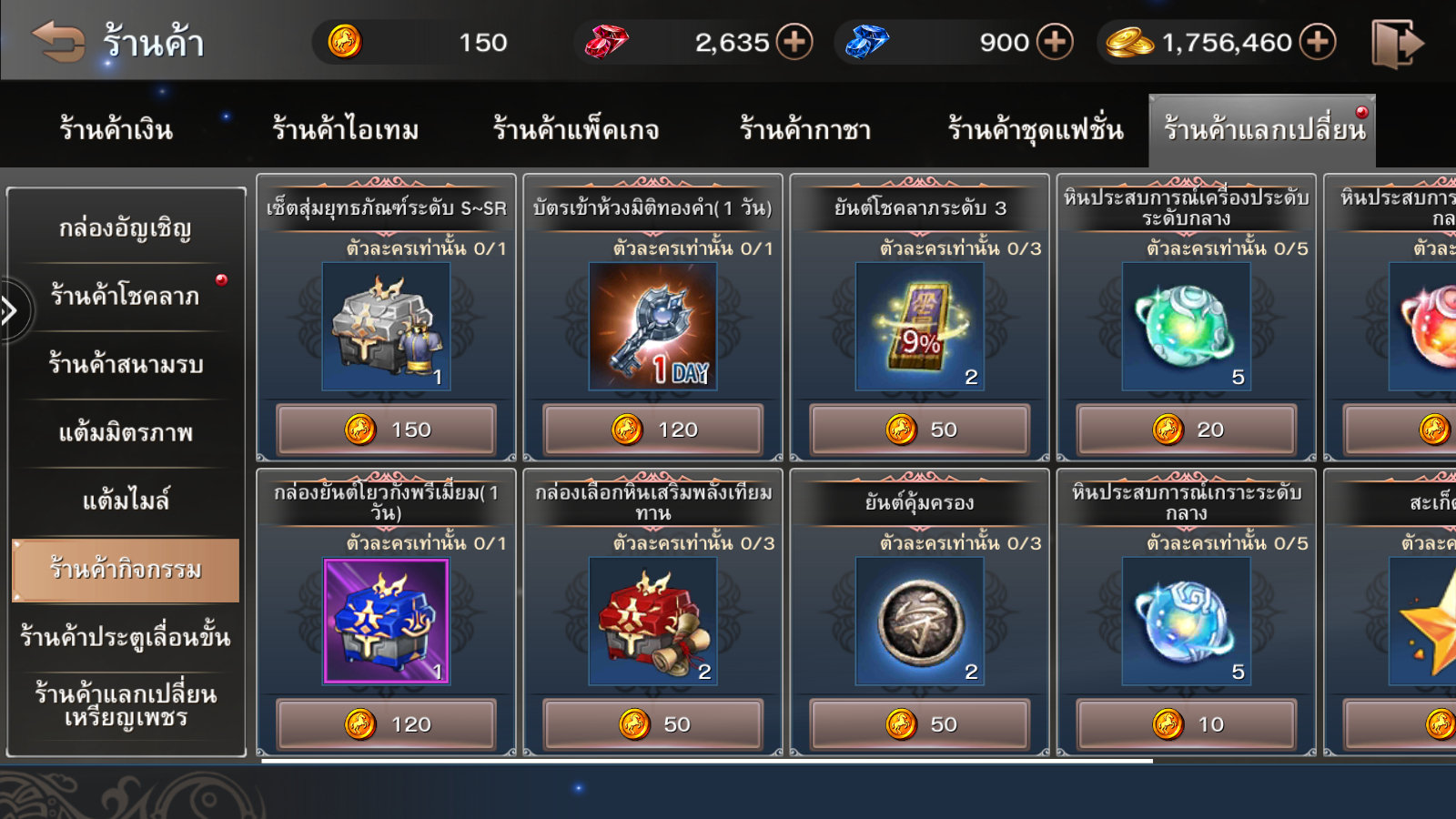Add more gold coins with plus button

pyautogui.click(x=1317, y=42)
